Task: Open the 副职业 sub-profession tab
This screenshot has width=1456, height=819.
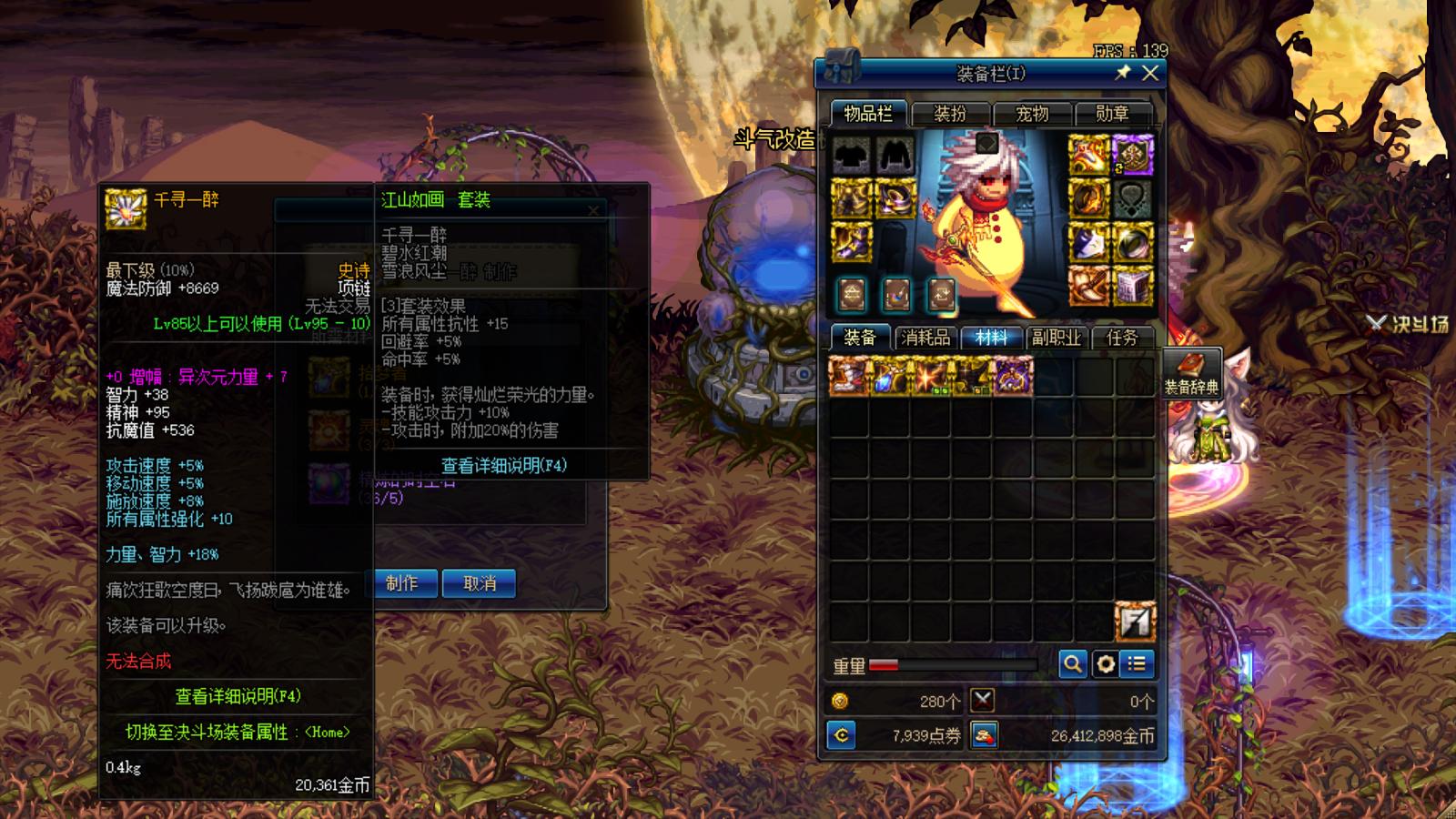Action: tap(1057, 338)
